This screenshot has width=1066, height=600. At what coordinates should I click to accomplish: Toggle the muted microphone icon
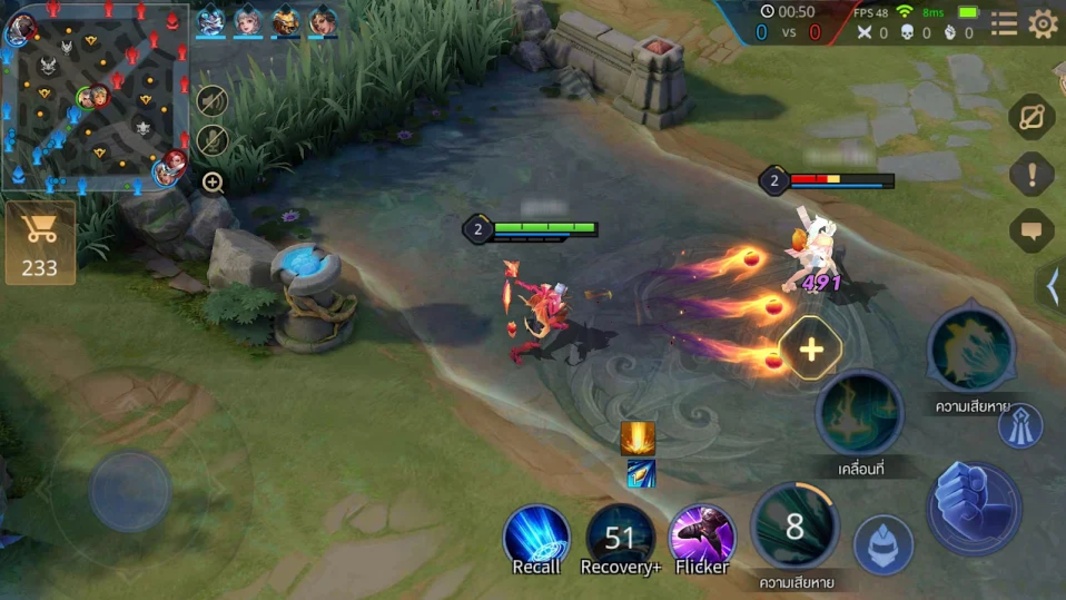pyautogui.click(x=211, y=141)
